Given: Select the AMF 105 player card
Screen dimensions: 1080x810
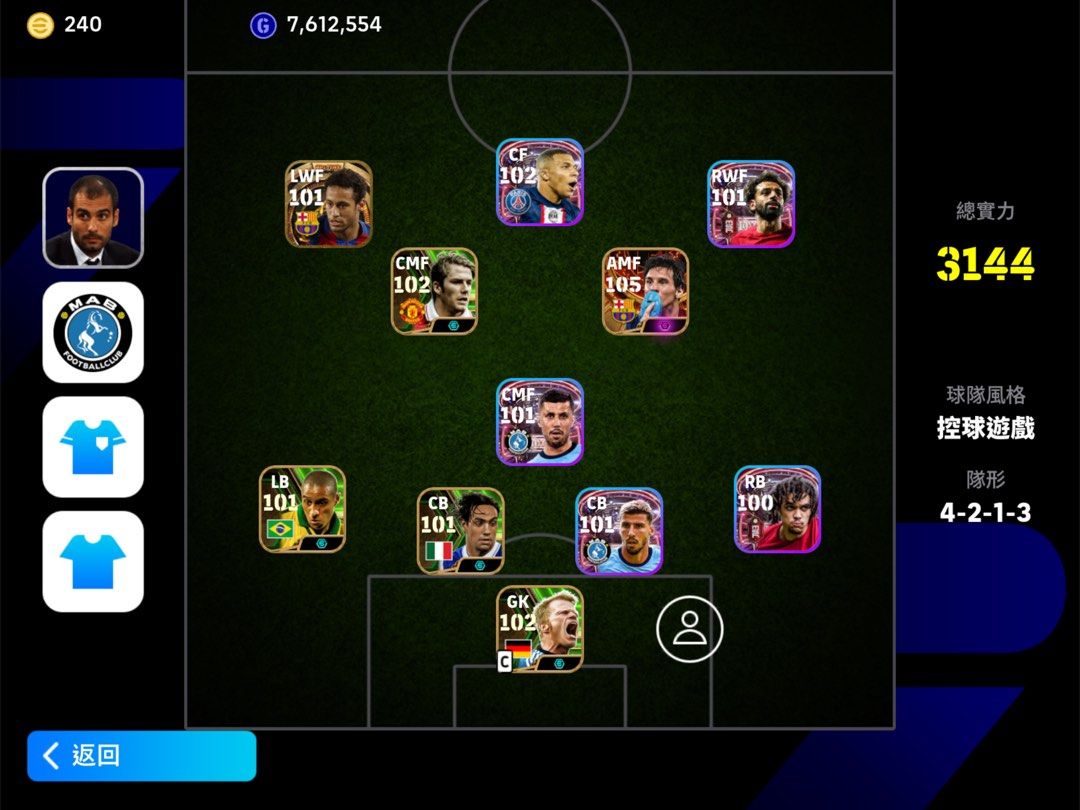Looking at the screenshot, I should (645, 291).
